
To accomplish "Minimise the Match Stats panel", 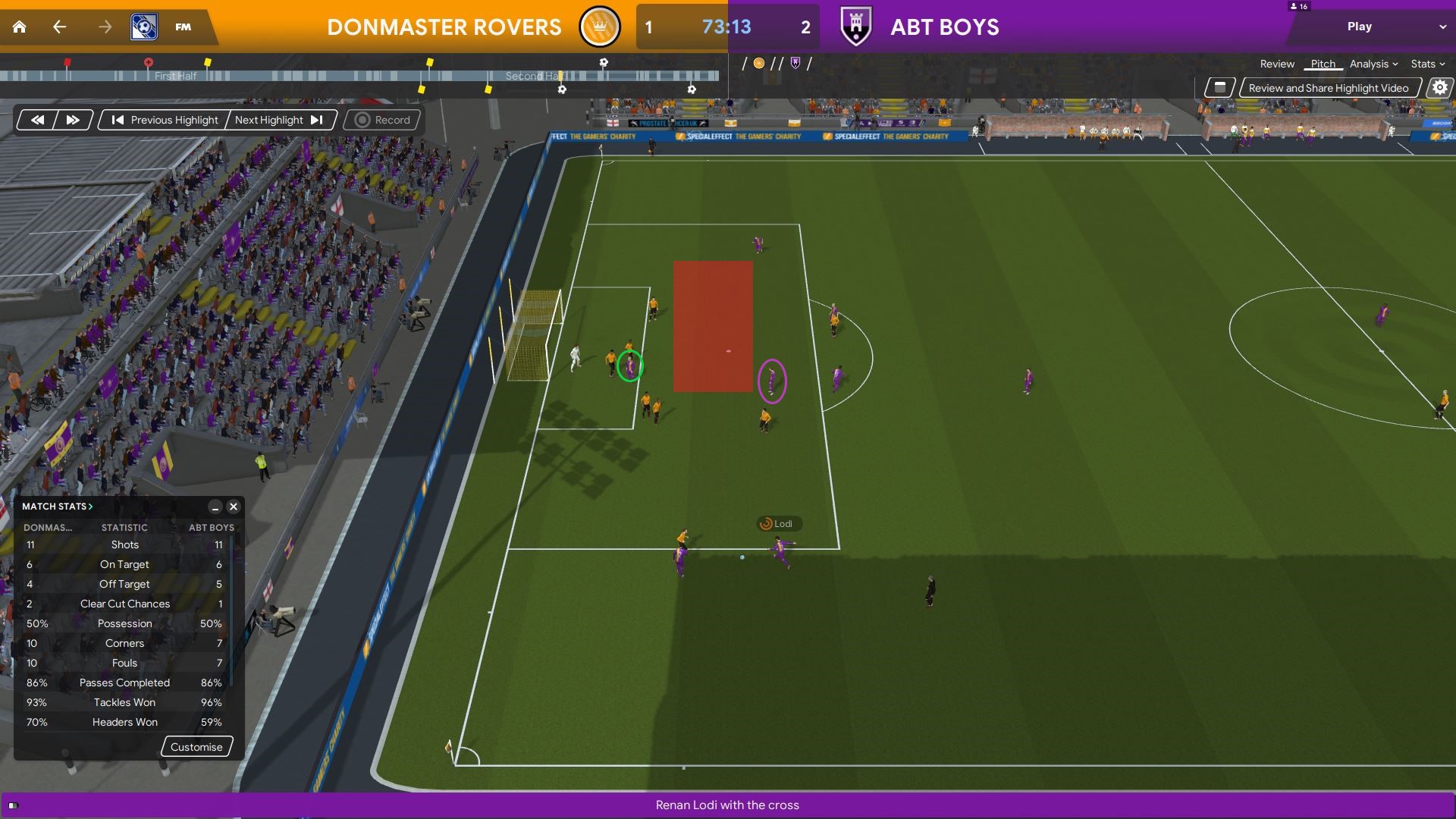I will click(x=215, y=507).
